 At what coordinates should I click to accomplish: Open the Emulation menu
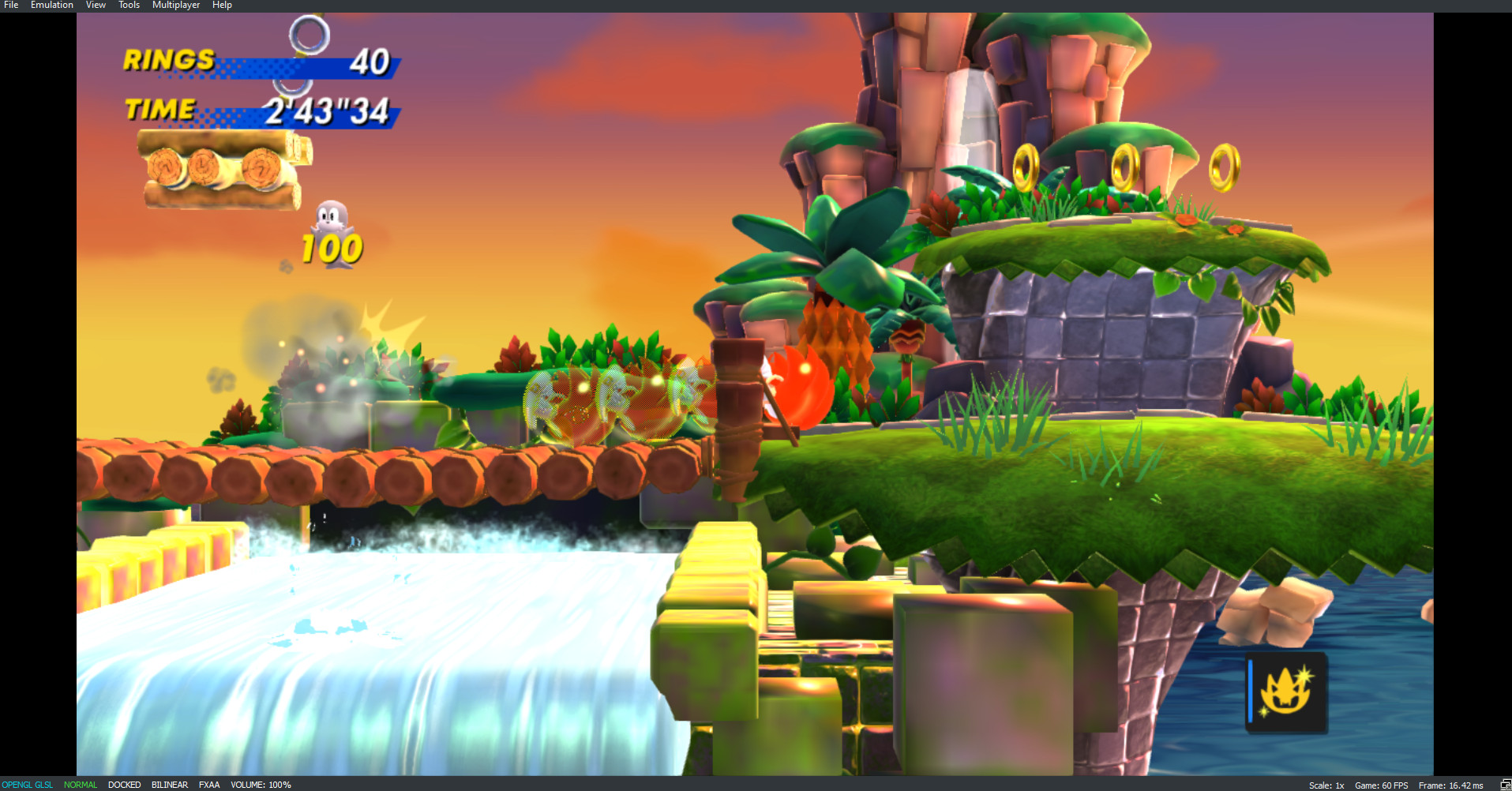click(51, 5)
